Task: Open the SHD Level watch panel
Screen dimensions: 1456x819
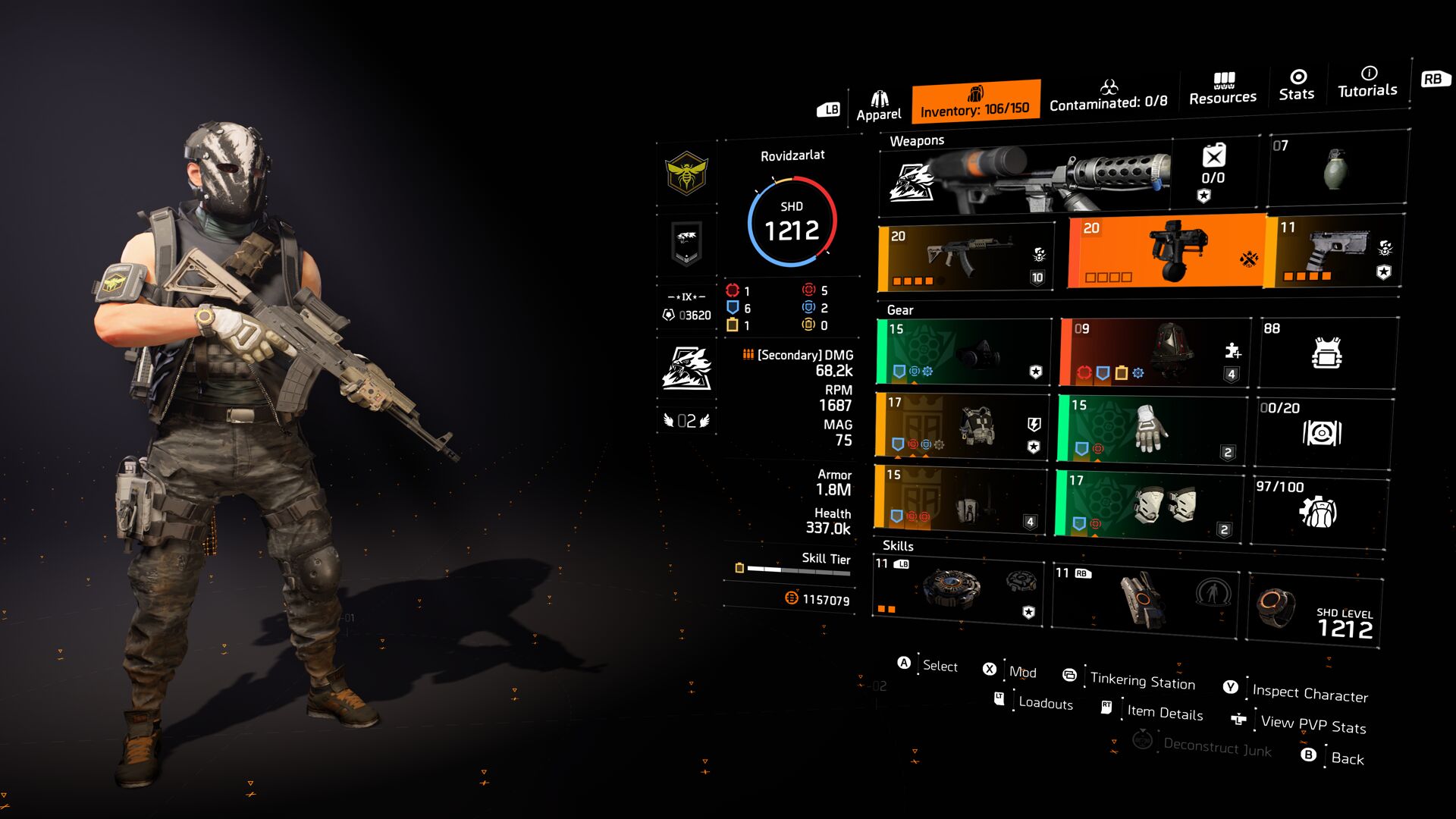Action: coord(1314,611)
